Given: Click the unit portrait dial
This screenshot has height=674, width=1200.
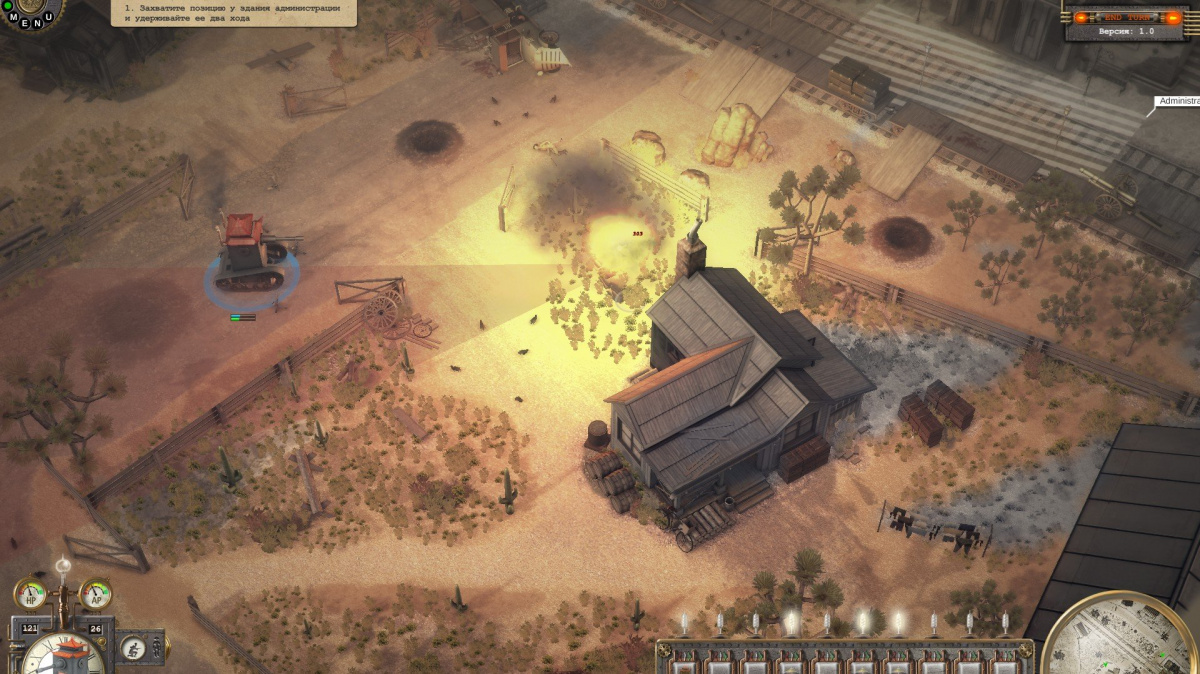Looking at the screenshot, I should click(62, 655).
